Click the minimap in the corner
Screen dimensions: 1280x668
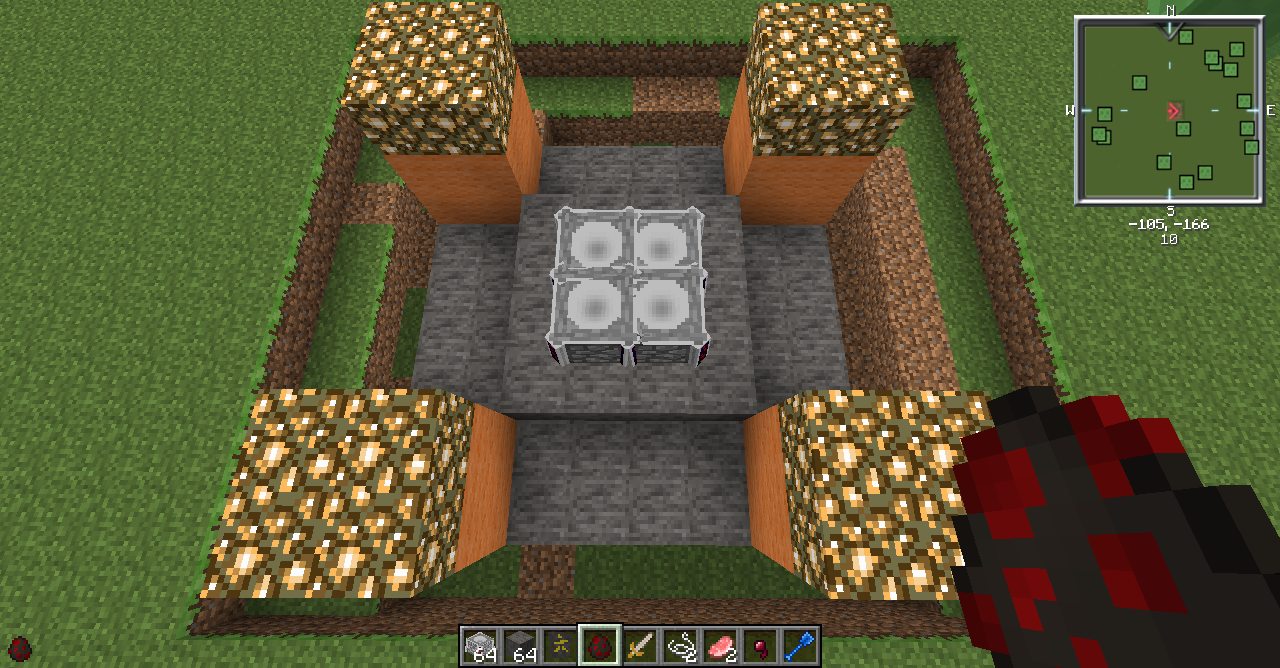coord(1168,110)
